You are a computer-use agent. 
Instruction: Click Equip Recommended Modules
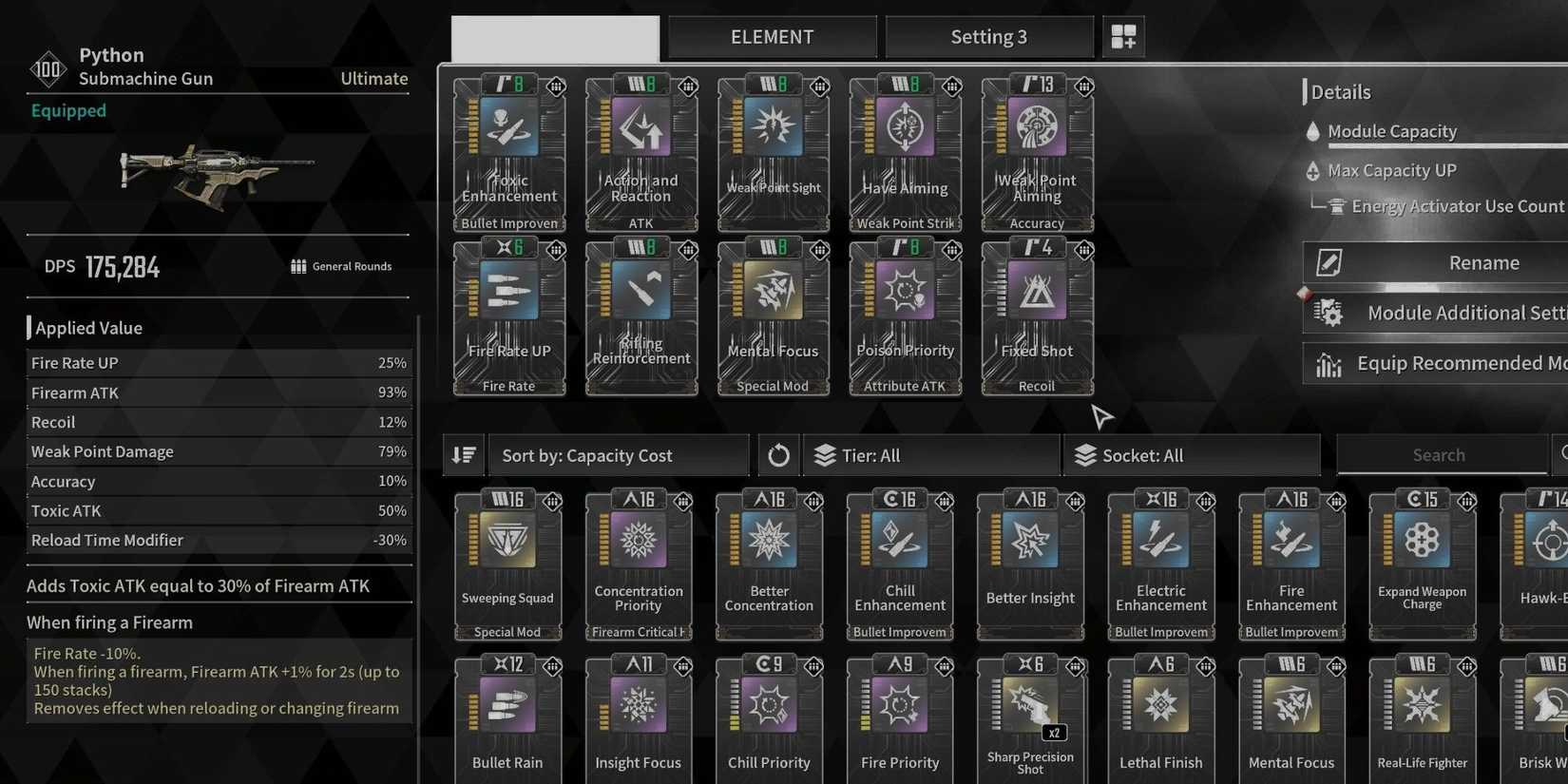tap(1435, 363)
